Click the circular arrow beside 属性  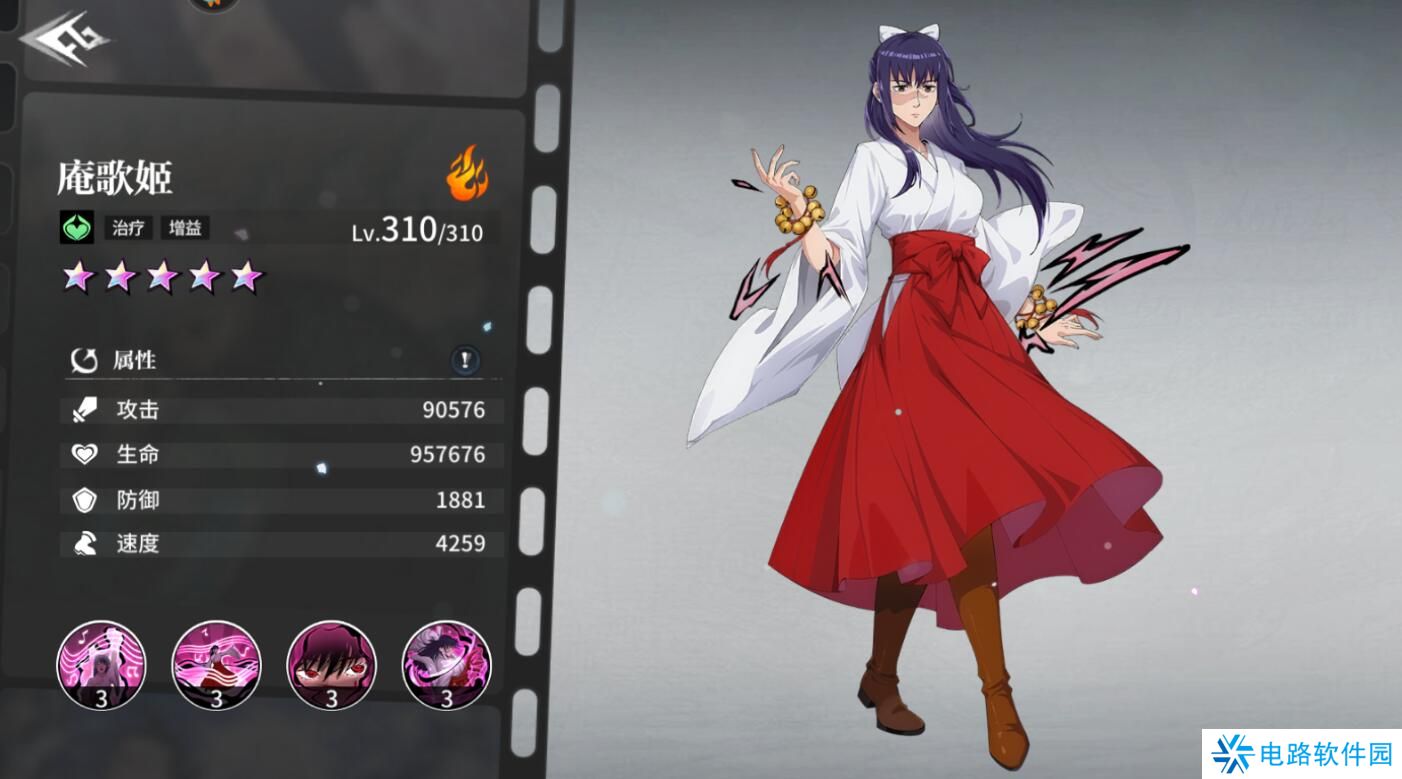click(83, 360)
